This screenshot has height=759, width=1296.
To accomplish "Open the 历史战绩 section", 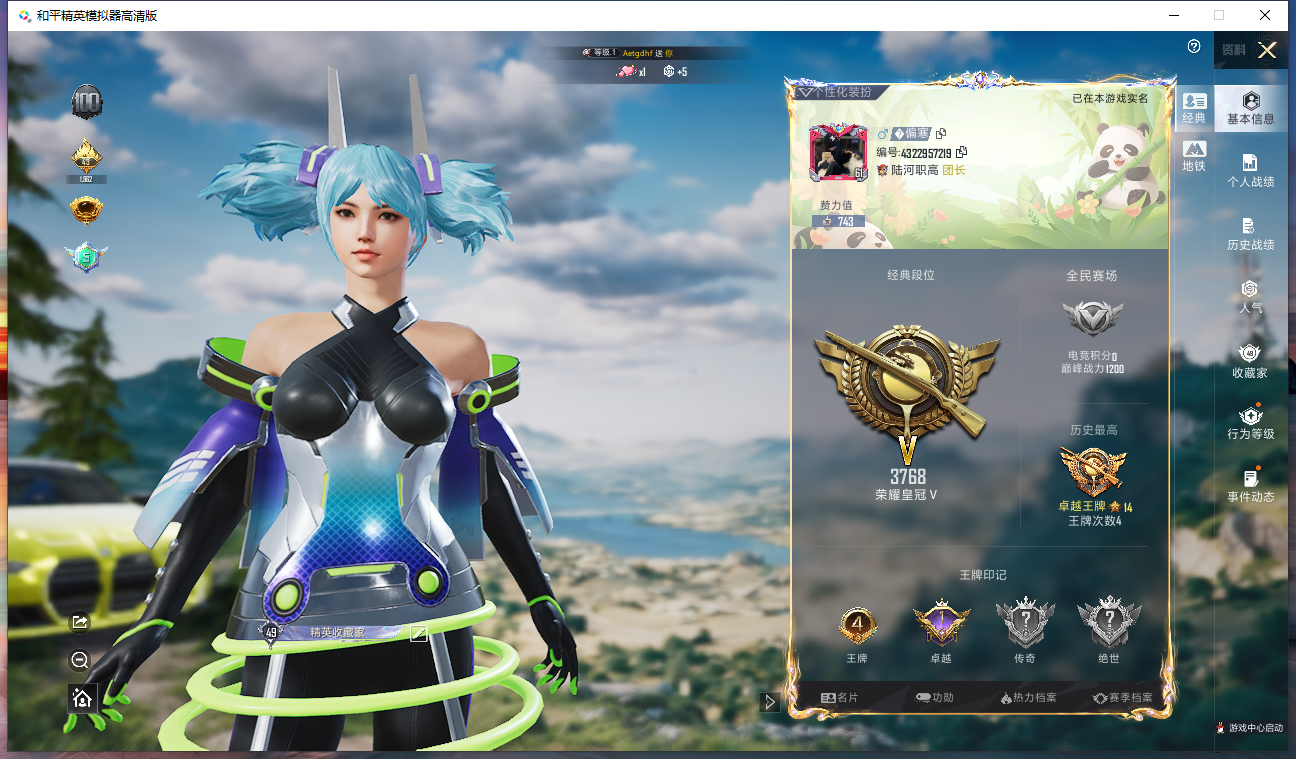I will (1250, 234).
